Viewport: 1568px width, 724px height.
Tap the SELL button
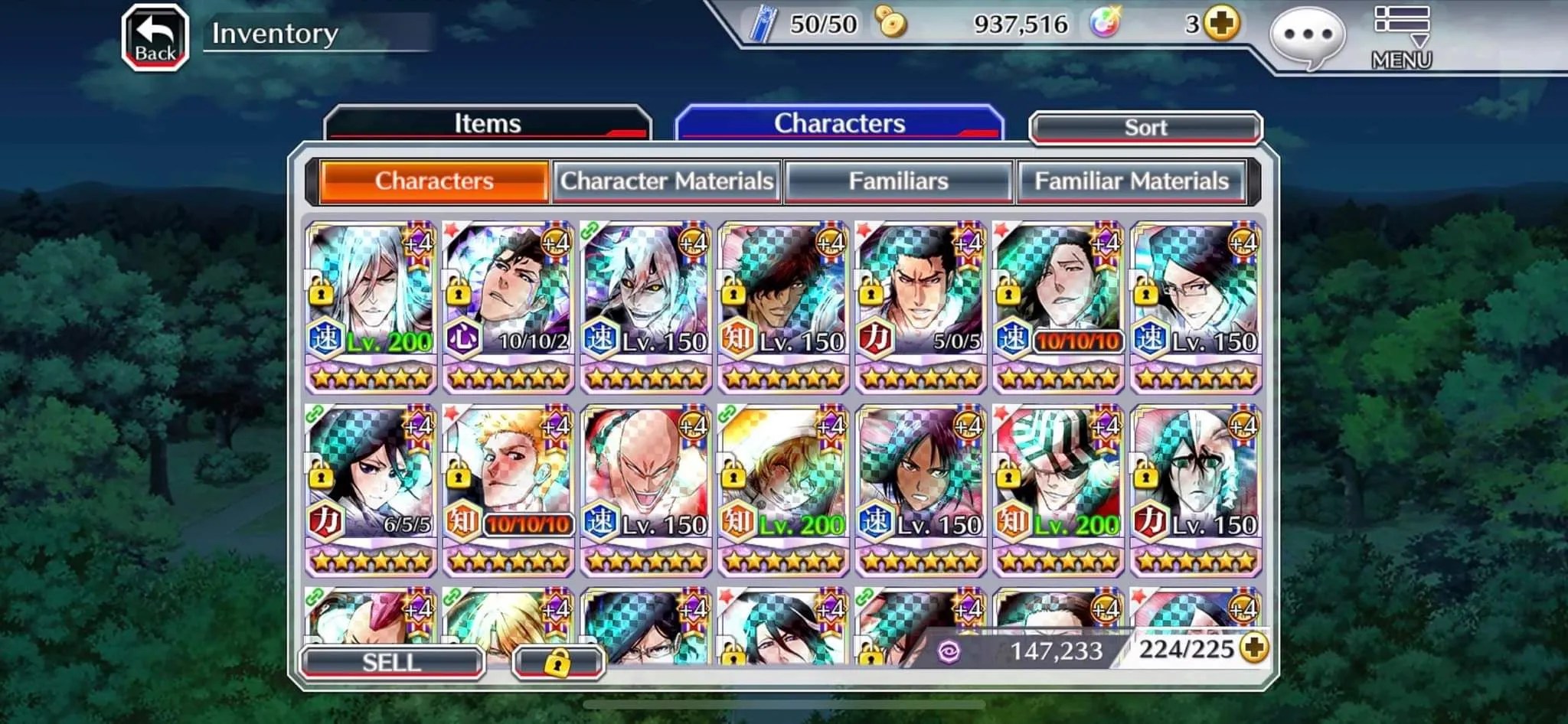pos(392,662)
